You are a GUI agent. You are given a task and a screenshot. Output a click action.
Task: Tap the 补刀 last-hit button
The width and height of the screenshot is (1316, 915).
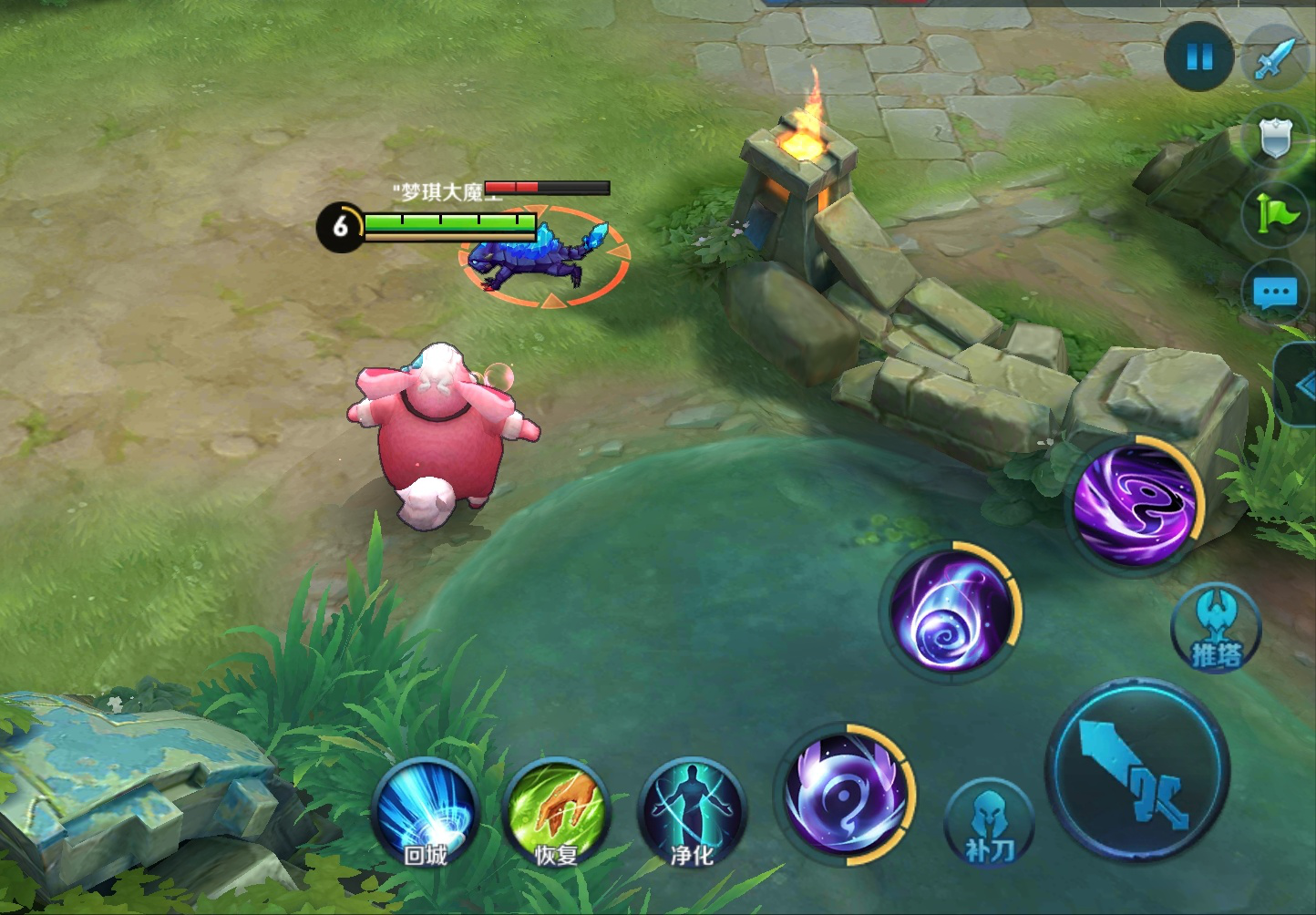pyautogui.click(x=989, y=823)
